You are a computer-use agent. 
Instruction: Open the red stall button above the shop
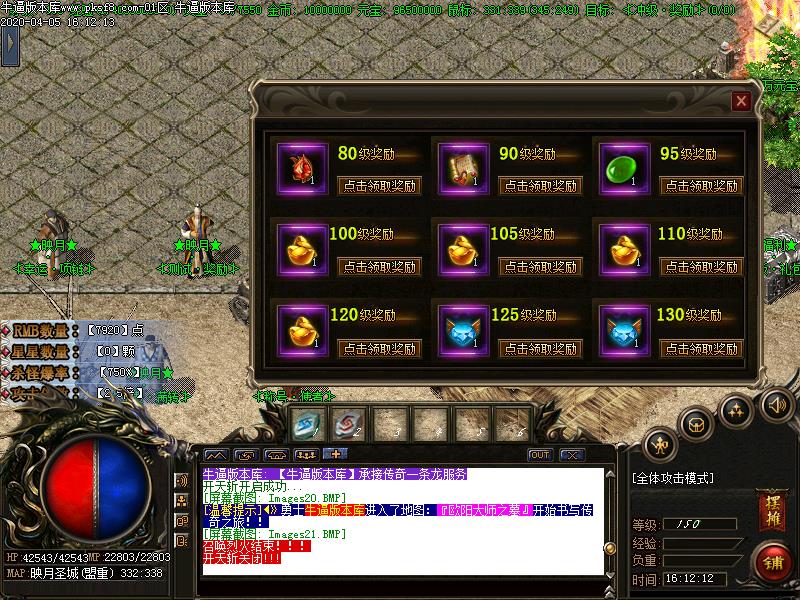coord(771,502)
